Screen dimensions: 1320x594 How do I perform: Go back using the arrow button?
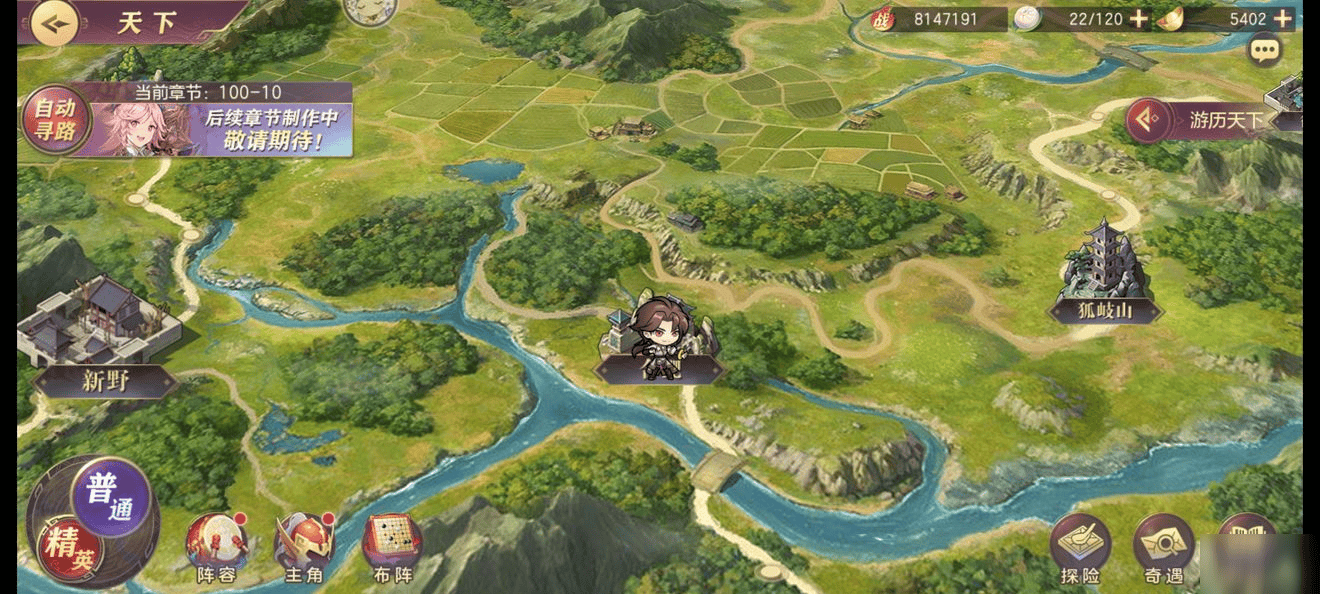click(x=54, y=23)
